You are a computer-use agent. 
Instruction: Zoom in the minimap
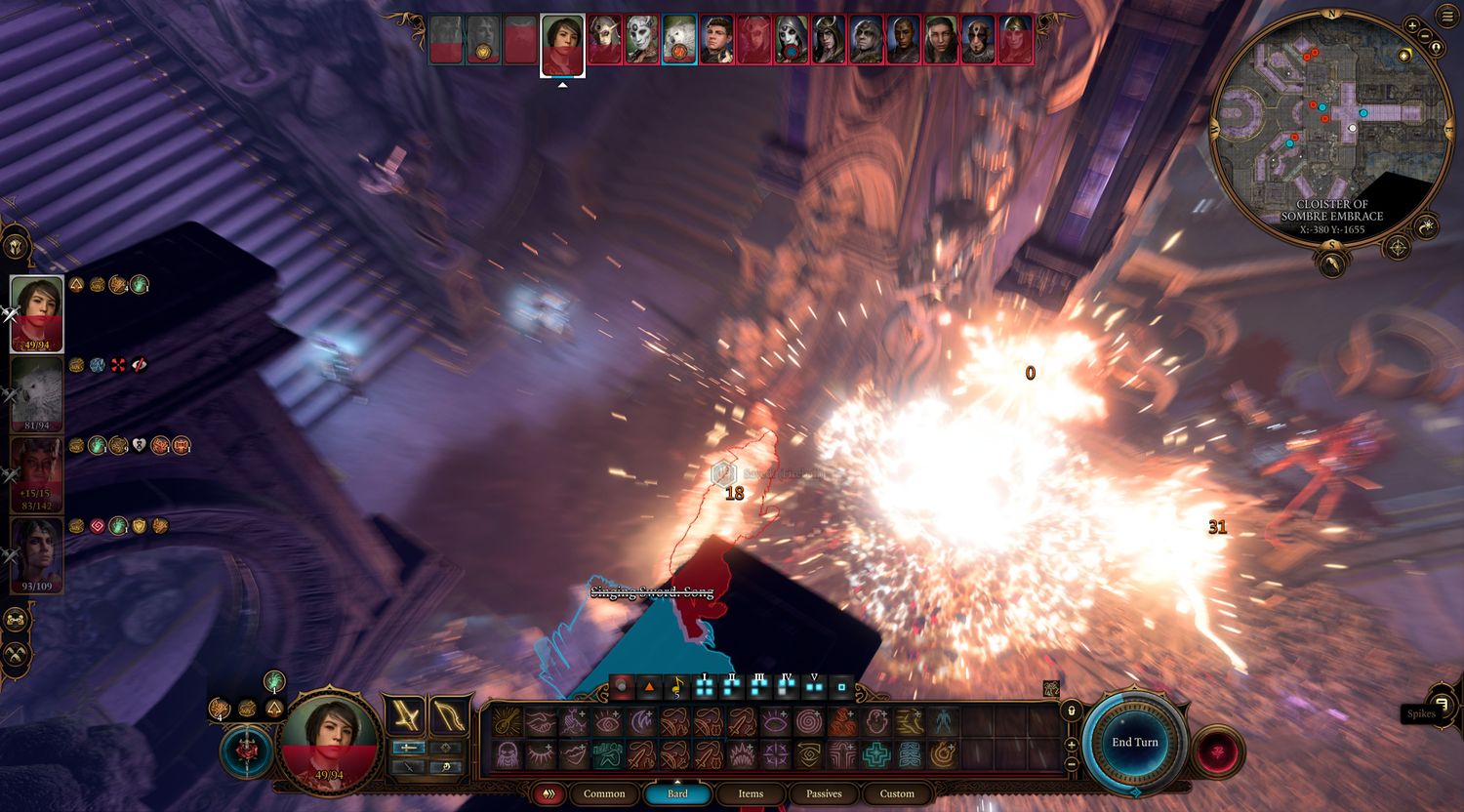1412,26
